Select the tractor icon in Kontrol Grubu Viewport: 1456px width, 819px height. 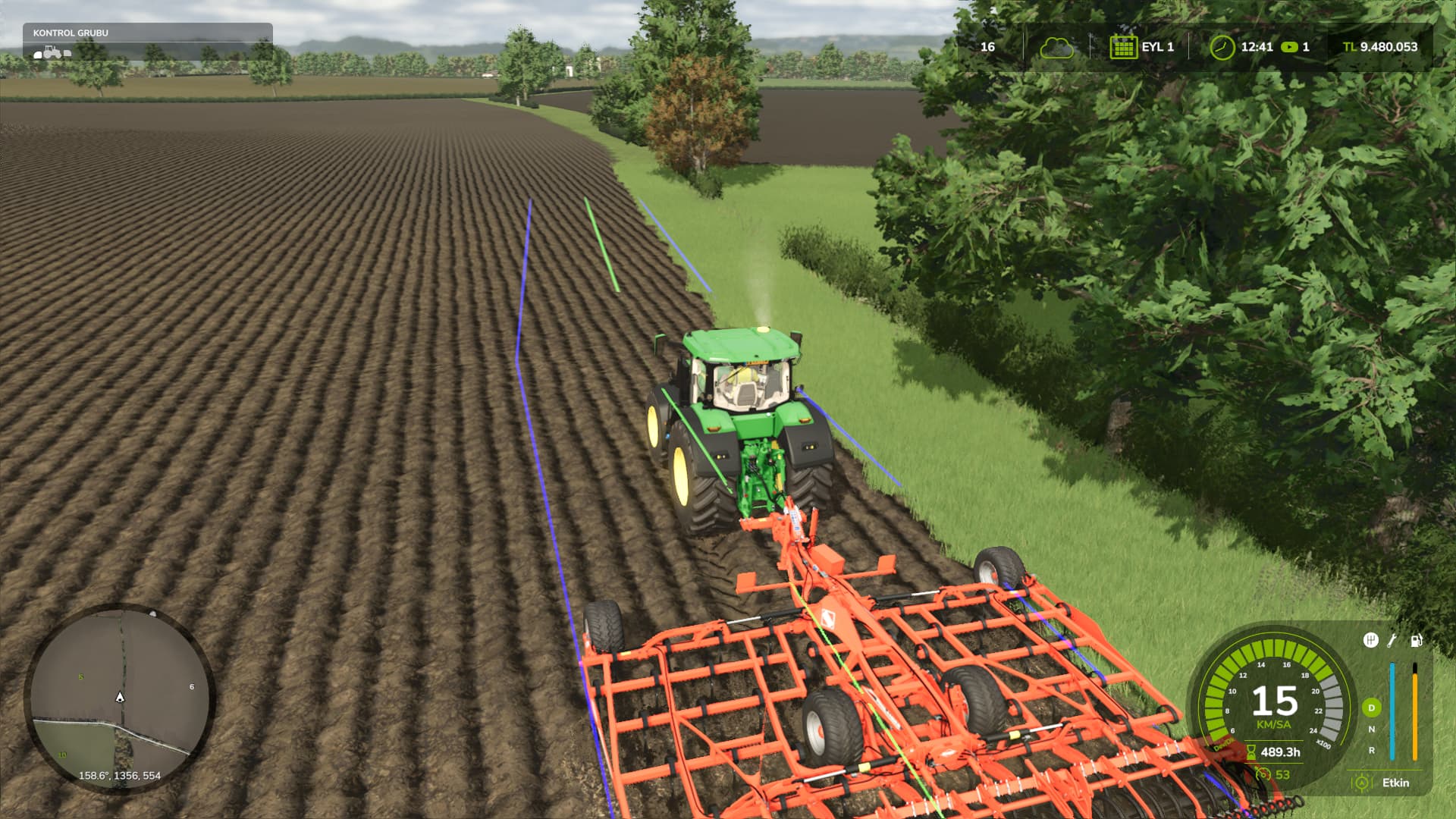pos(52,52)
